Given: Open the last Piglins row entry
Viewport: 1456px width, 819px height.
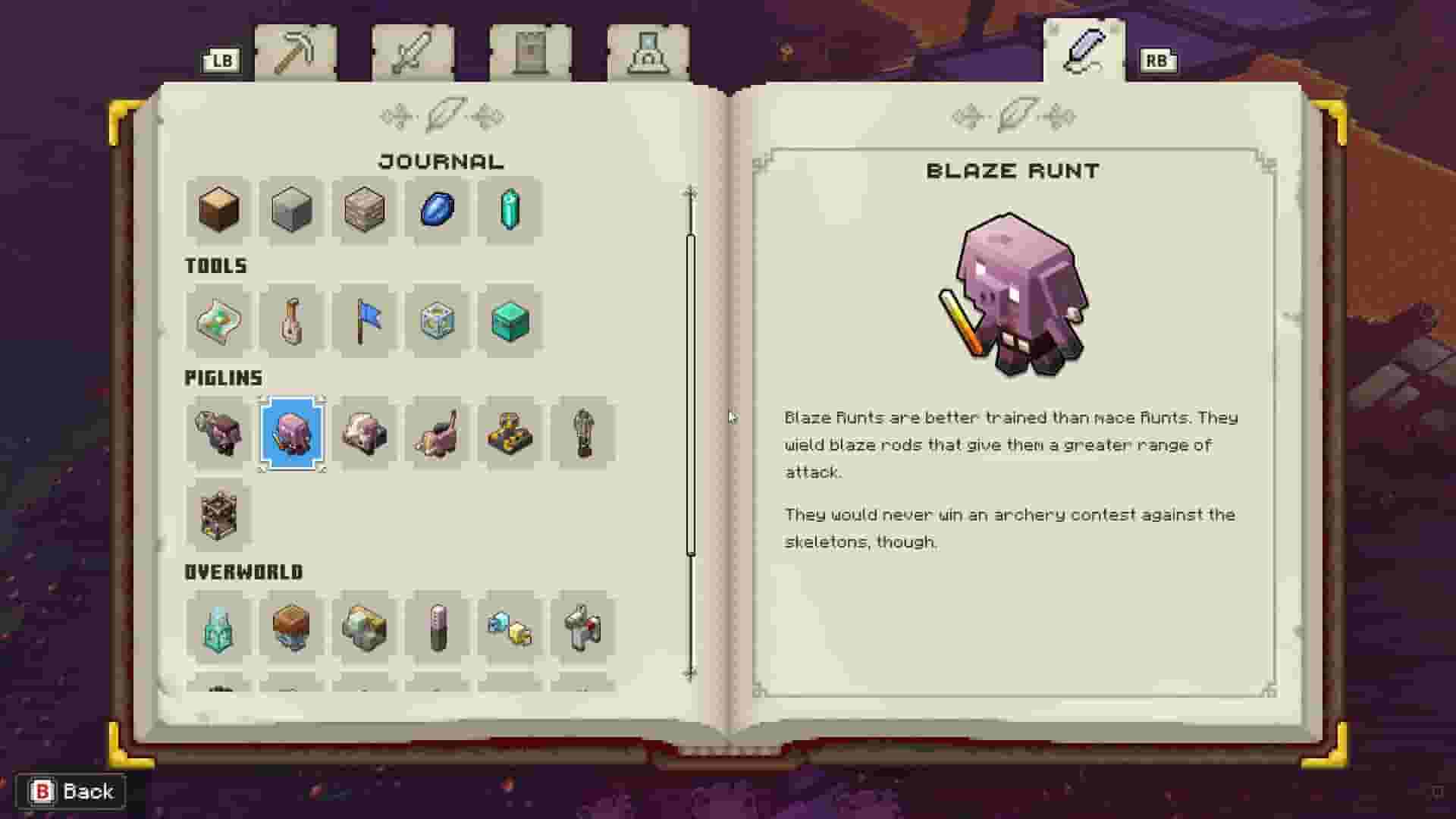Looking at the screenshot, I should (x=582, y=432).
